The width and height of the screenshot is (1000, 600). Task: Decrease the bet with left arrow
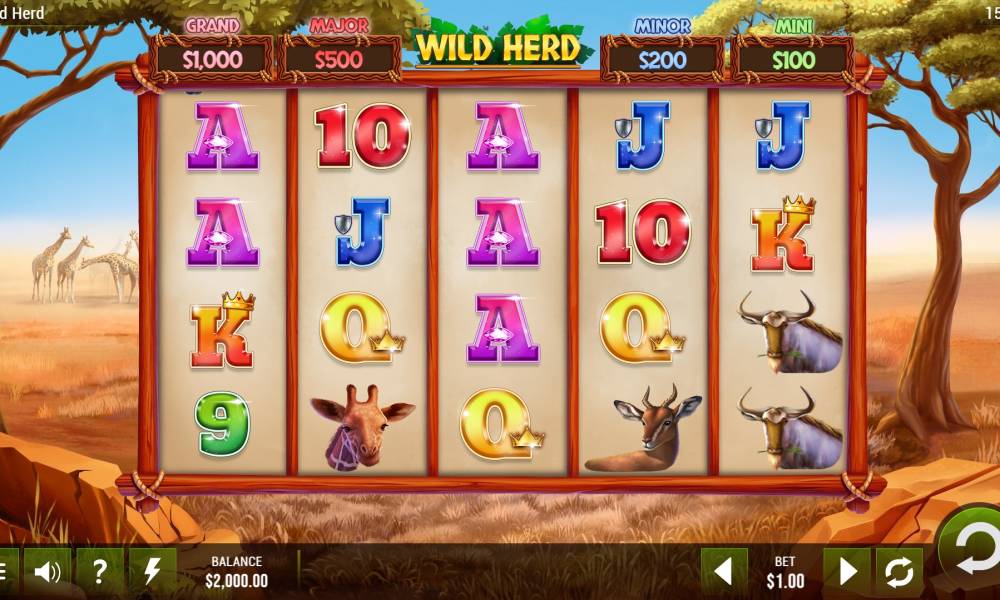click(x=723, y=572)
